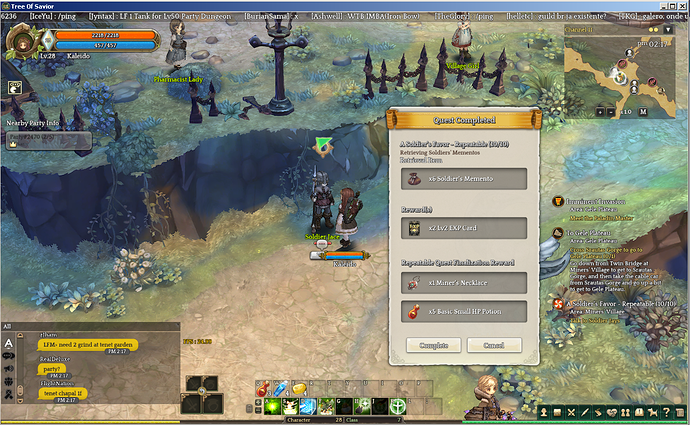Choose the Miner's Necklace reward

(x=464, y=283)
